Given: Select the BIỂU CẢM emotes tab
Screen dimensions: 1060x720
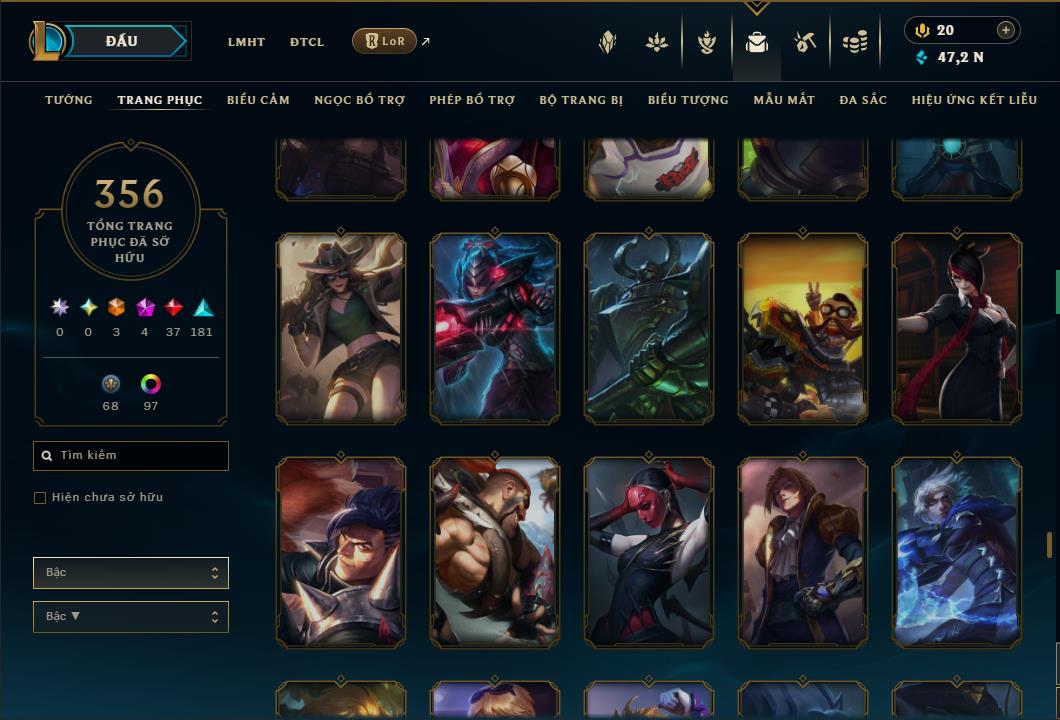Looking at the screenshot, I should [x=258, y=100].
